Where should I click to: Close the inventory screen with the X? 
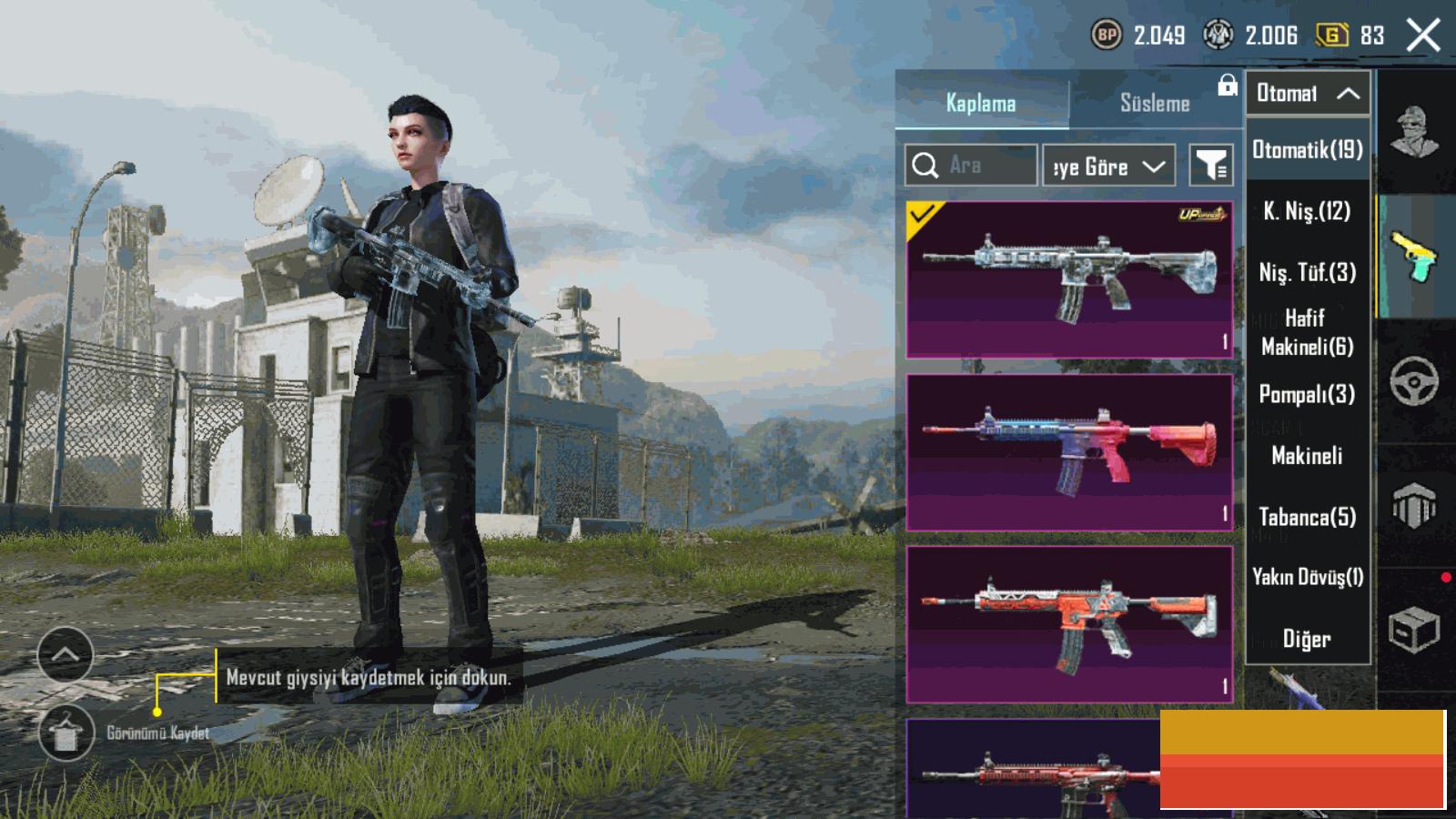click(x=1423, y=36)
